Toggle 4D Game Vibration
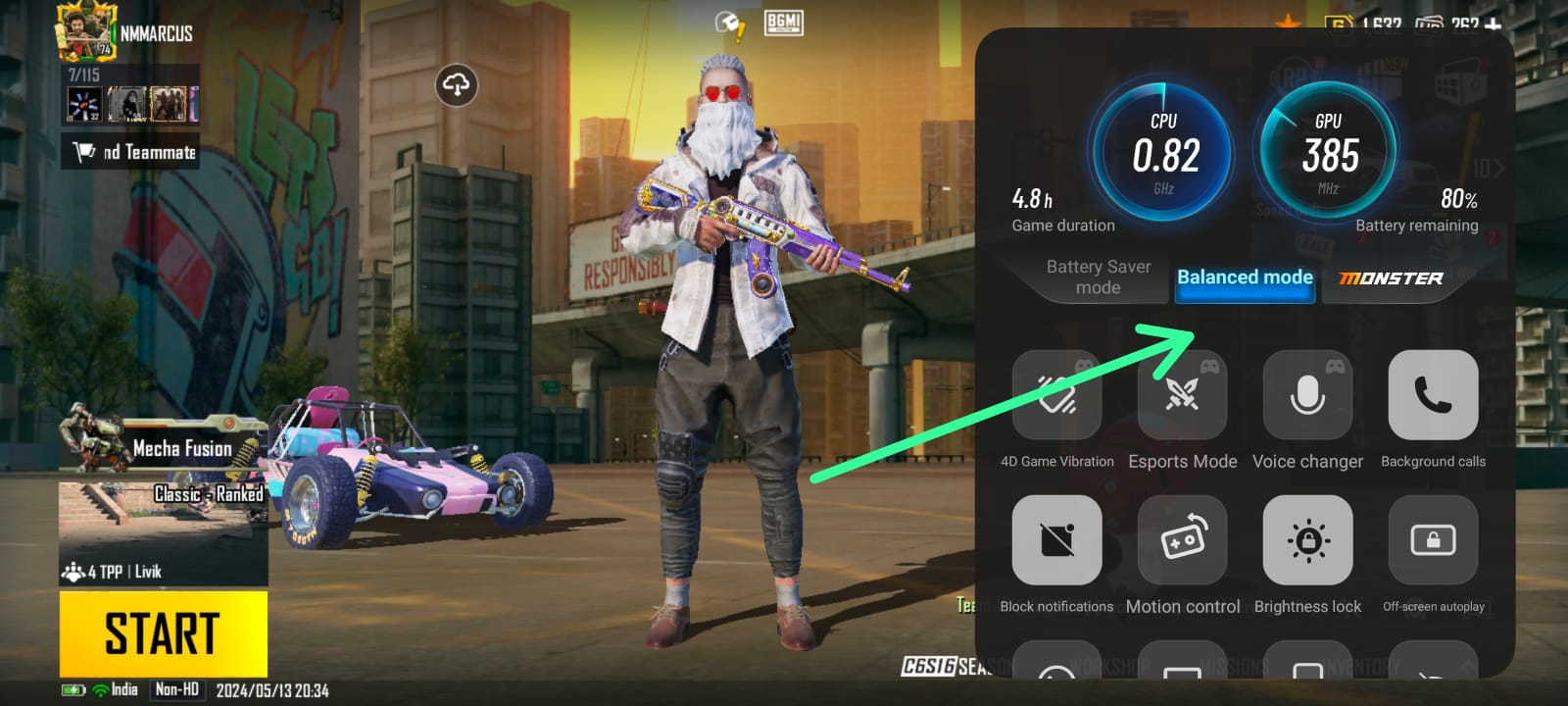The width and height of the screenshot is (1568, 706). [1056, 395]
